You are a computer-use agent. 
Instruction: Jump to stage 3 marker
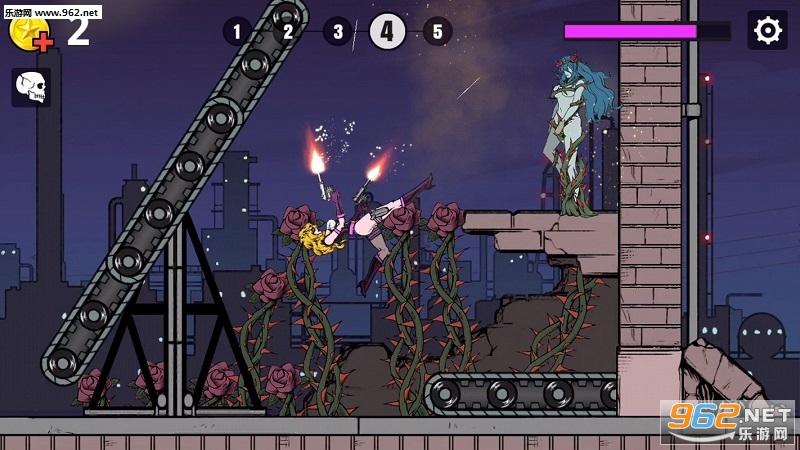338,31
